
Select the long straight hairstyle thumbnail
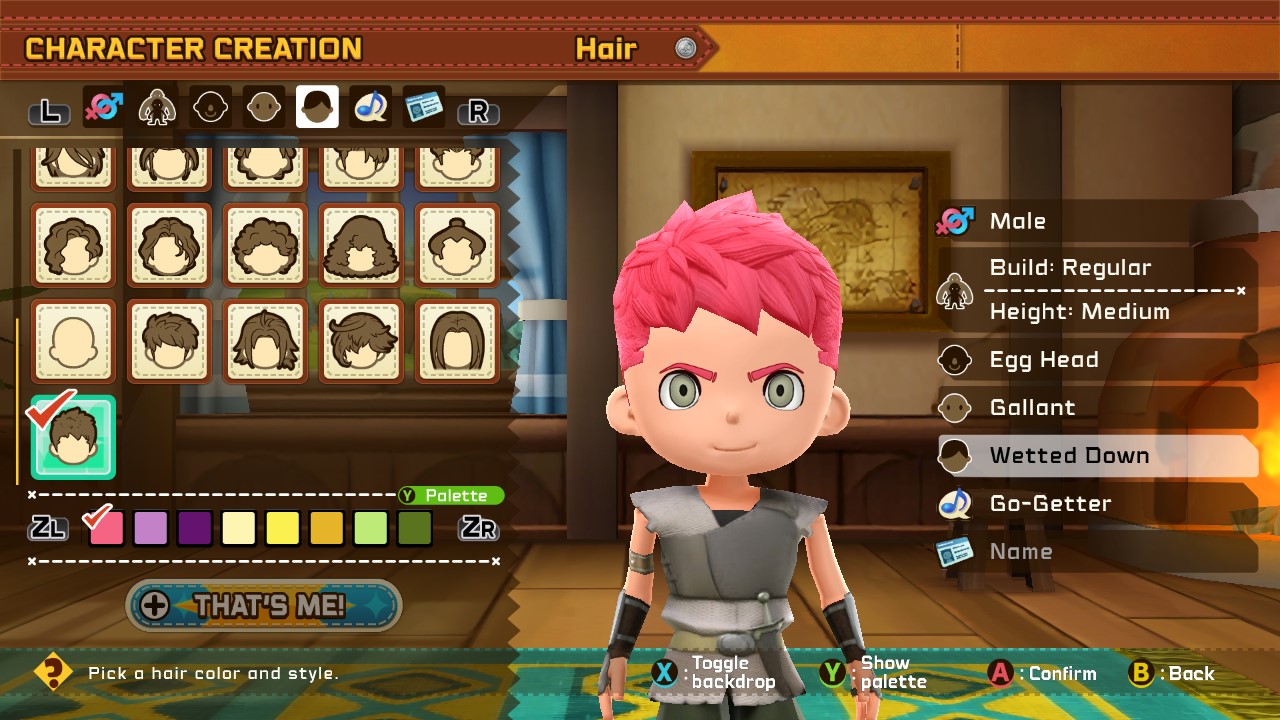(456, 340)
